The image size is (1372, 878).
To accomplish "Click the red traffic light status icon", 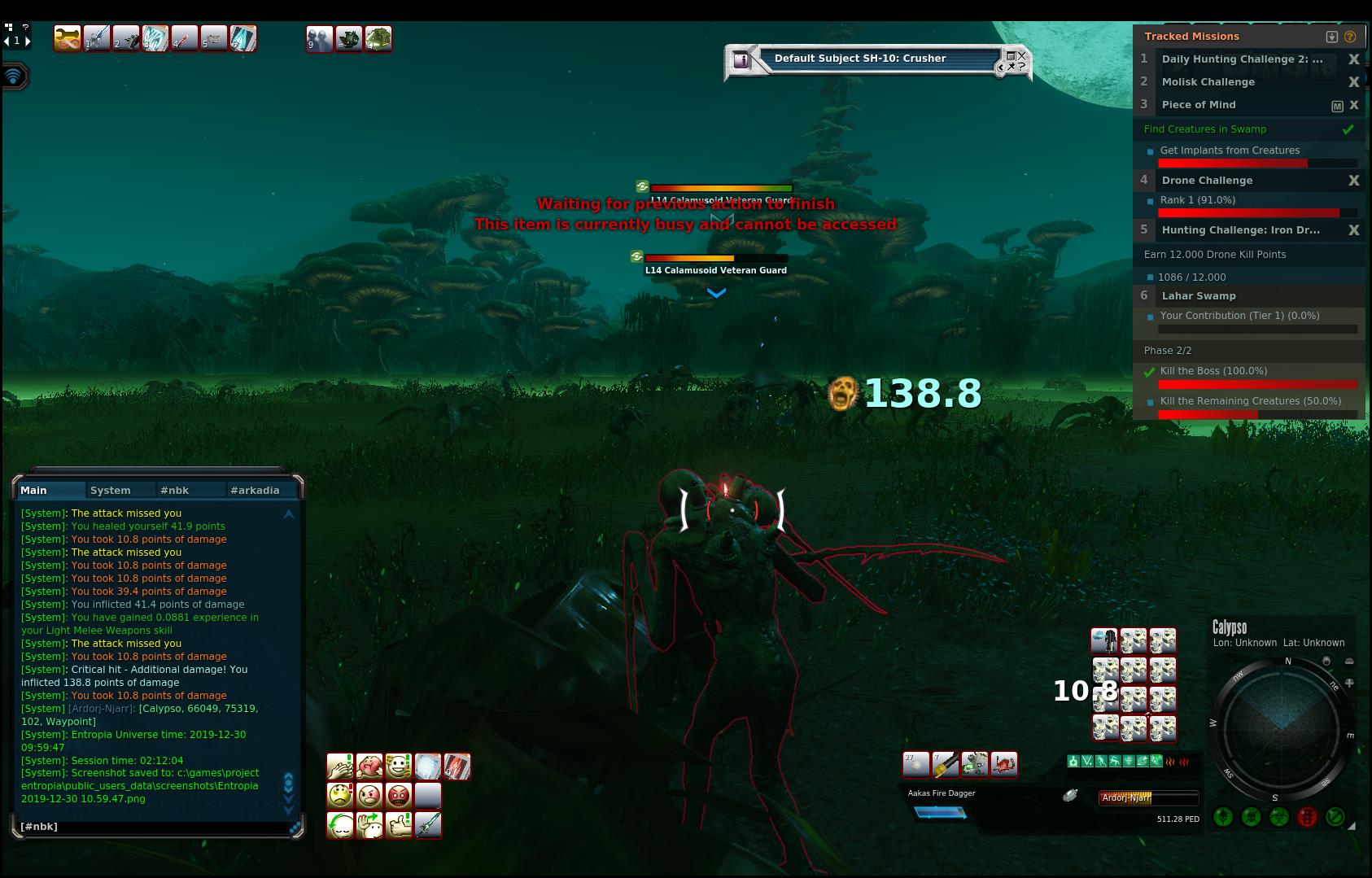I will click(x=1307, y=816).
